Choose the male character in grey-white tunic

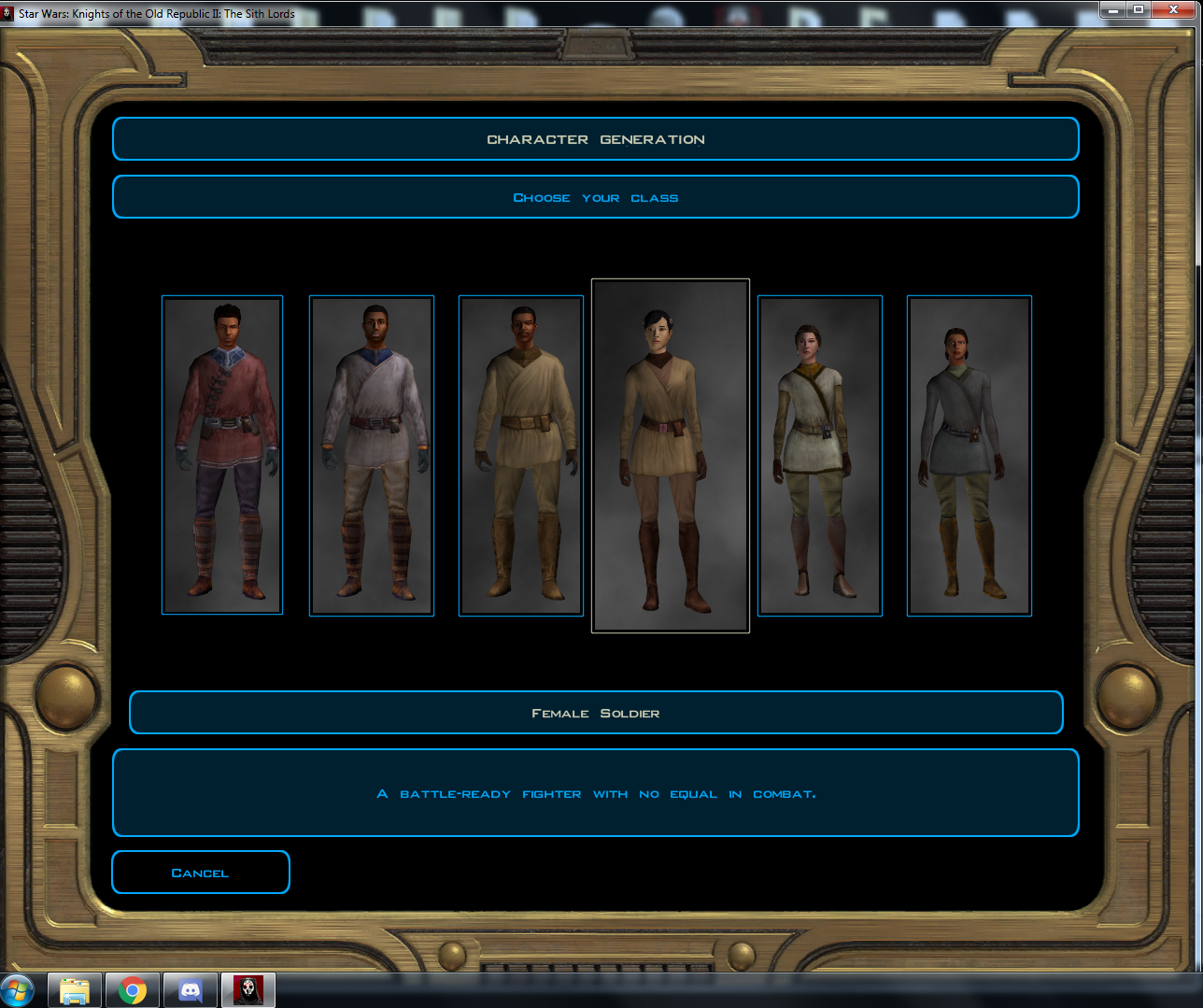[x=372, y=455]
